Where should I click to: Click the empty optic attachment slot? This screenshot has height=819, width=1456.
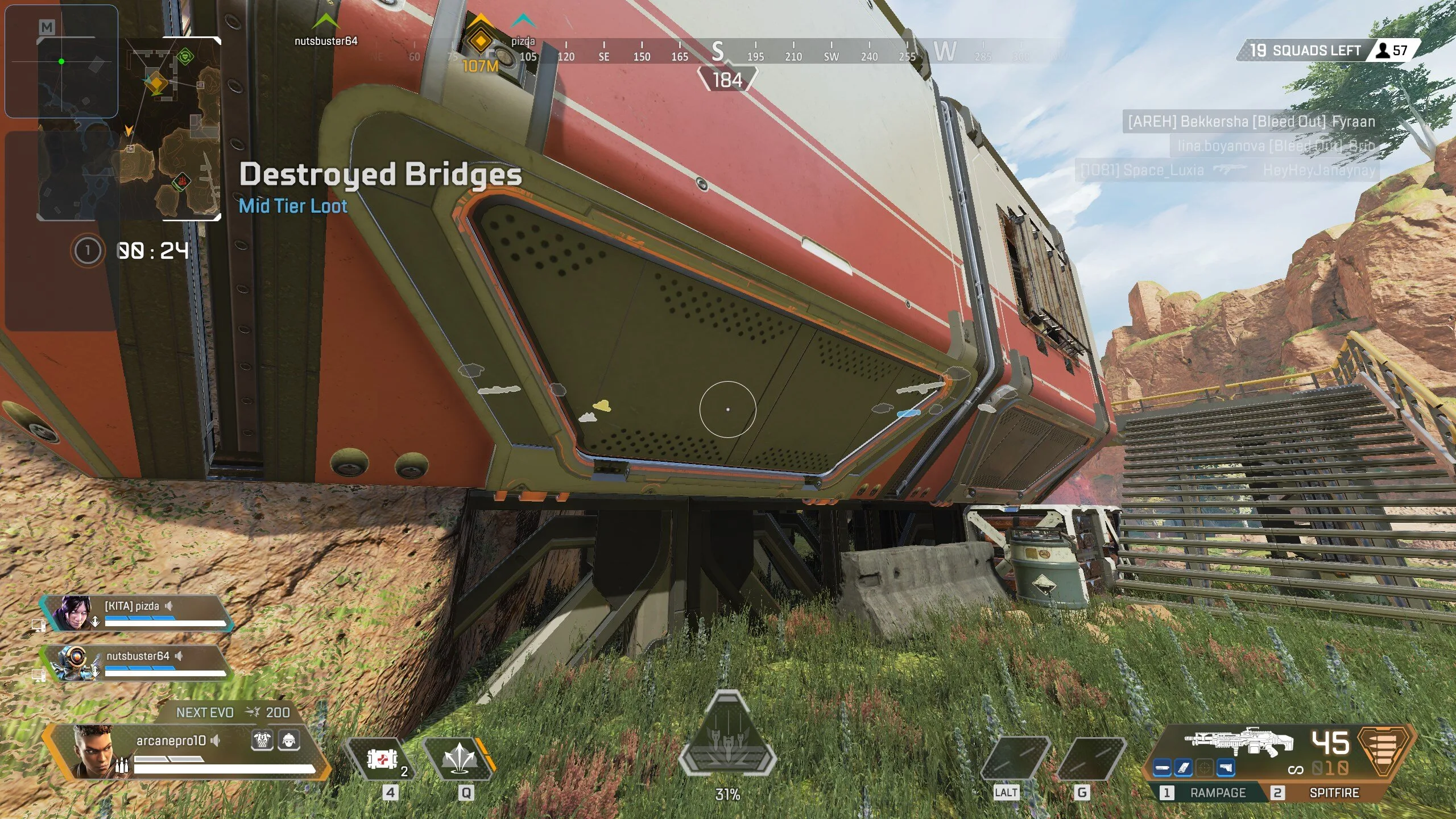point(1205,768)
